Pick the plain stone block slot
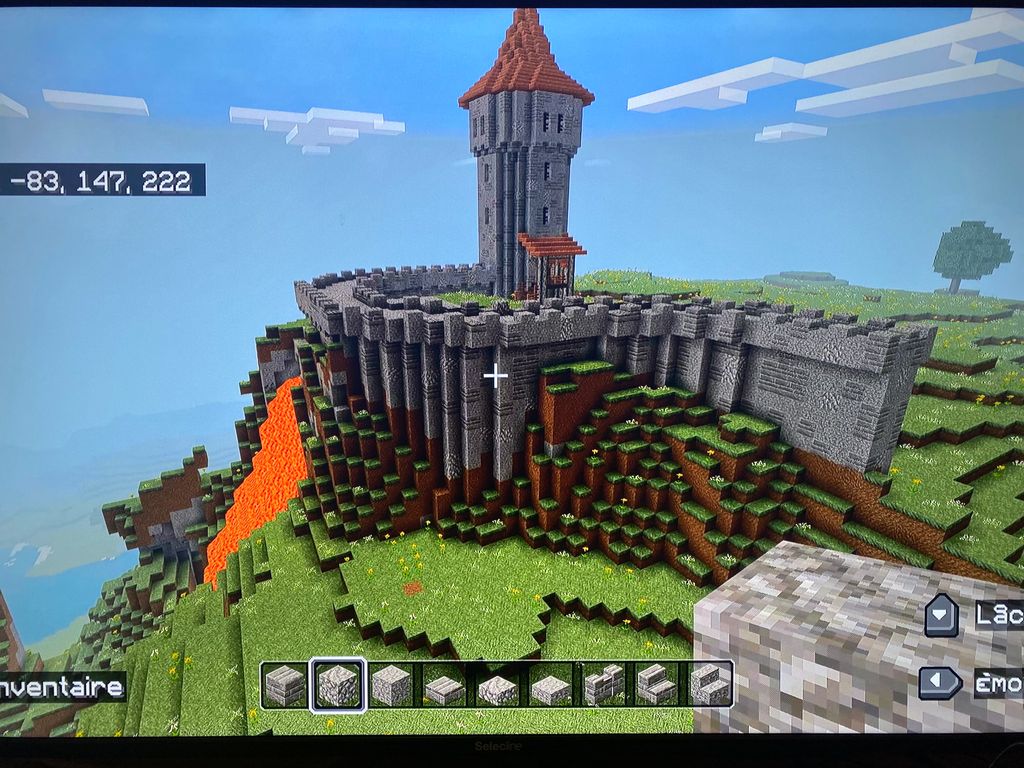This screenshot has width=1024, height=768. 391,685
